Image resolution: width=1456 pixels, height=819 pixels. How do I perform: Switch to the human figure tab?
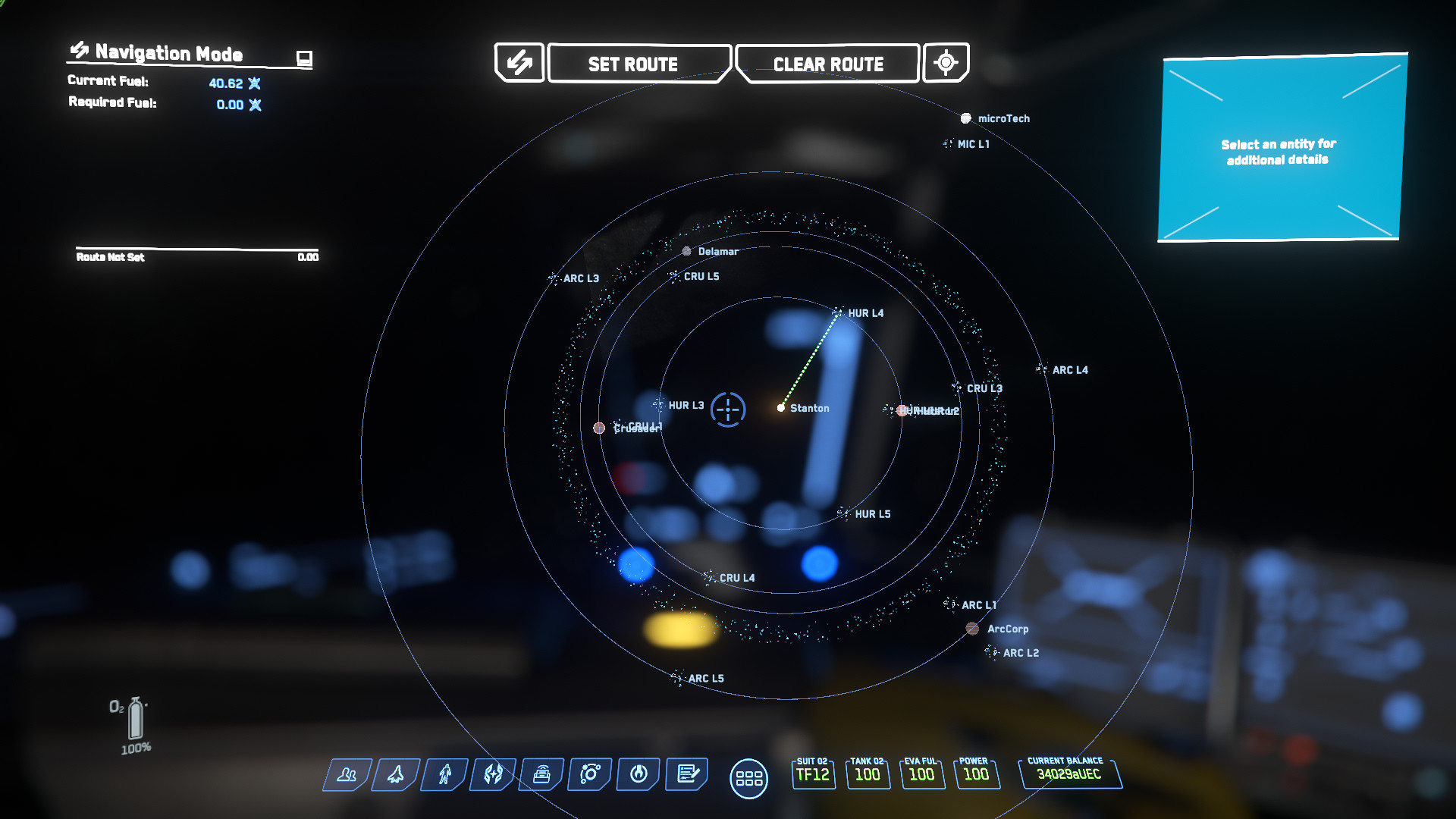pyautogui.click(x=445, y=774)
